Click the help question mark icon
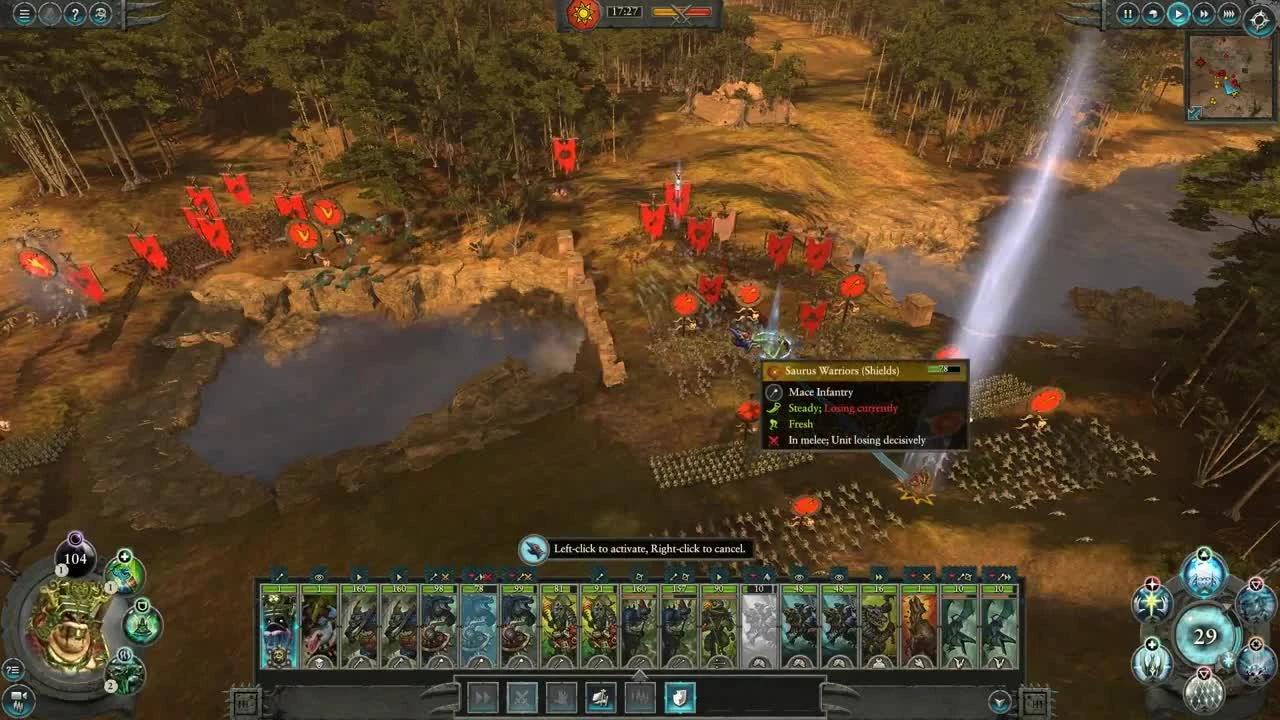The width and height of the screenshot is (1280, 720). click(x=75, y=14)
